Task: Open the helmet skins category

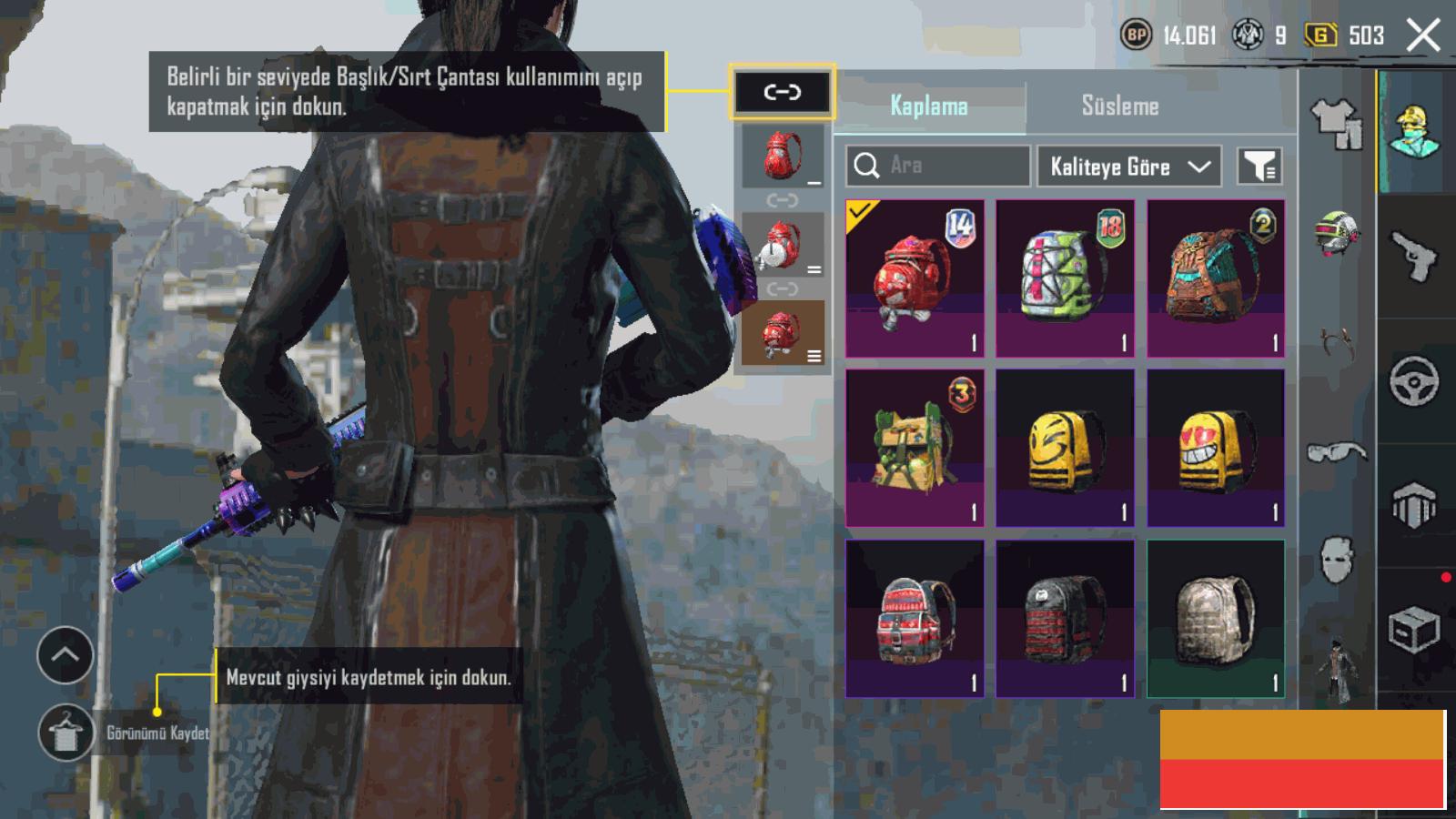Action: click(1336, 233)
